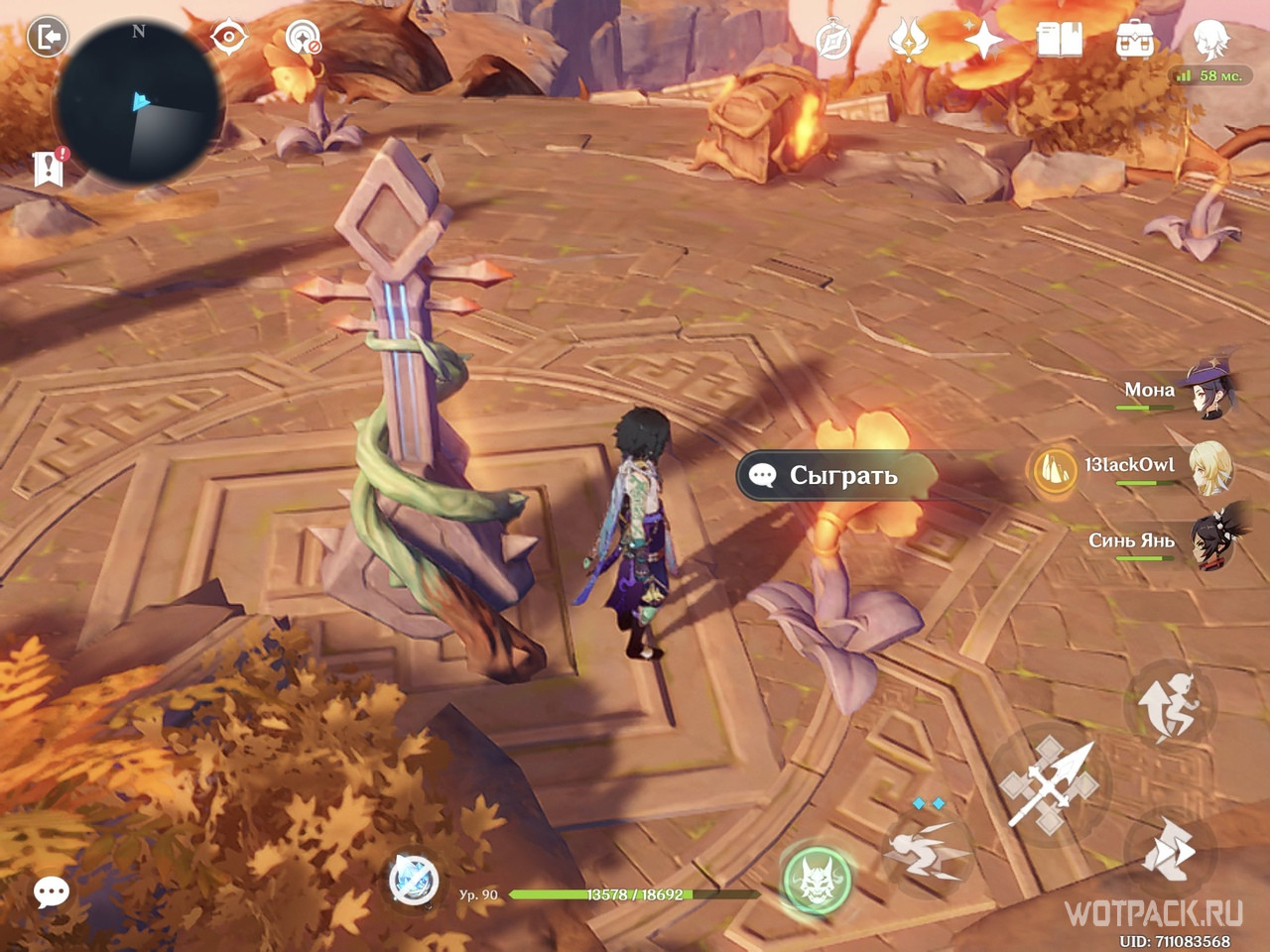Open the wish star icon

pyautogui.click(x=982, y=41)
